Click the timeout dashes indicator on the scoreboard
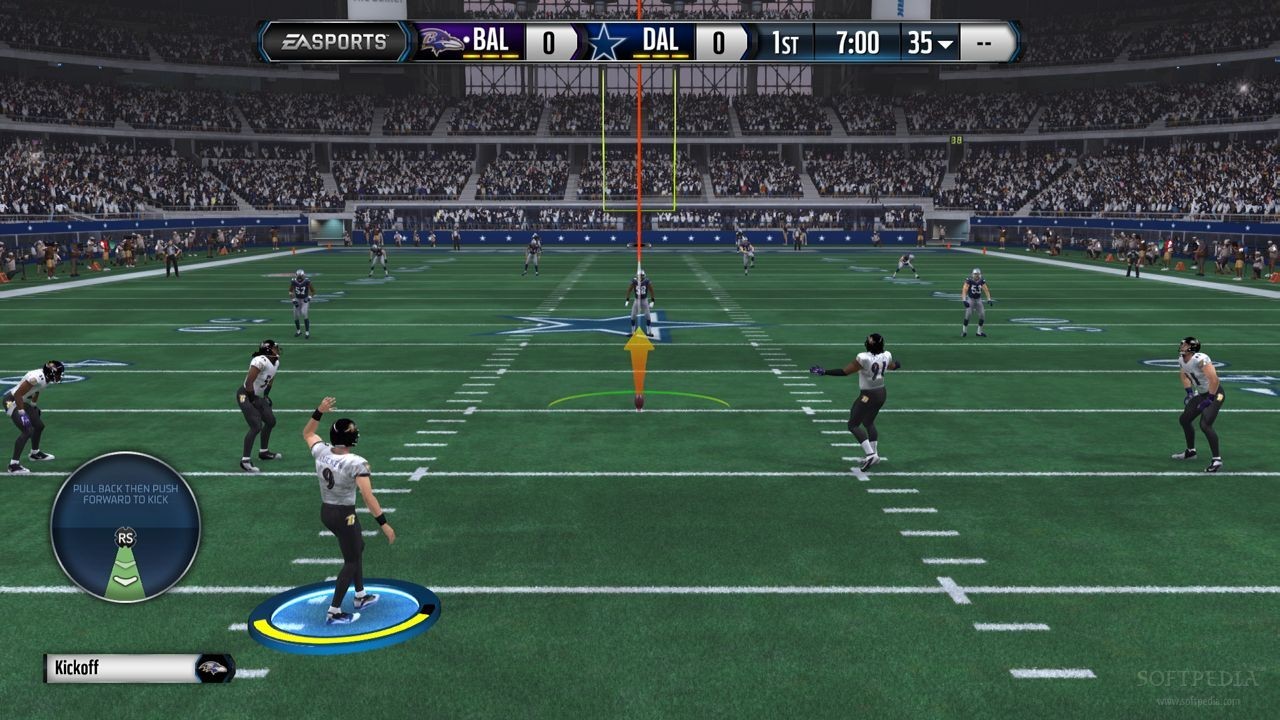This screenshot has width=1280, height=720. 984,43
